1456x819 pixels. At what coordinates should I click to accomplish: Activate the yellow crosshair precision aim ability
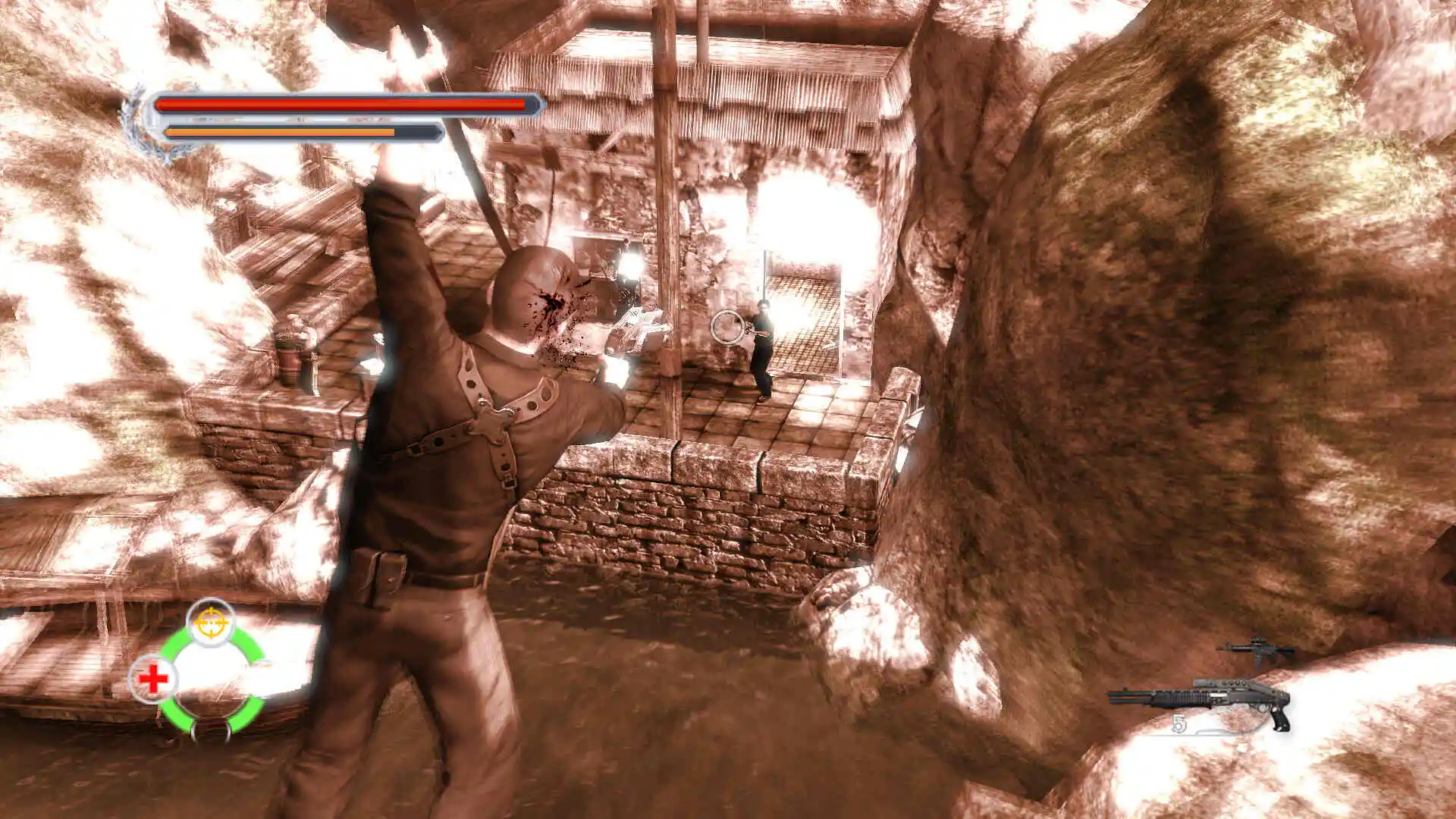[x=211, y=622]
